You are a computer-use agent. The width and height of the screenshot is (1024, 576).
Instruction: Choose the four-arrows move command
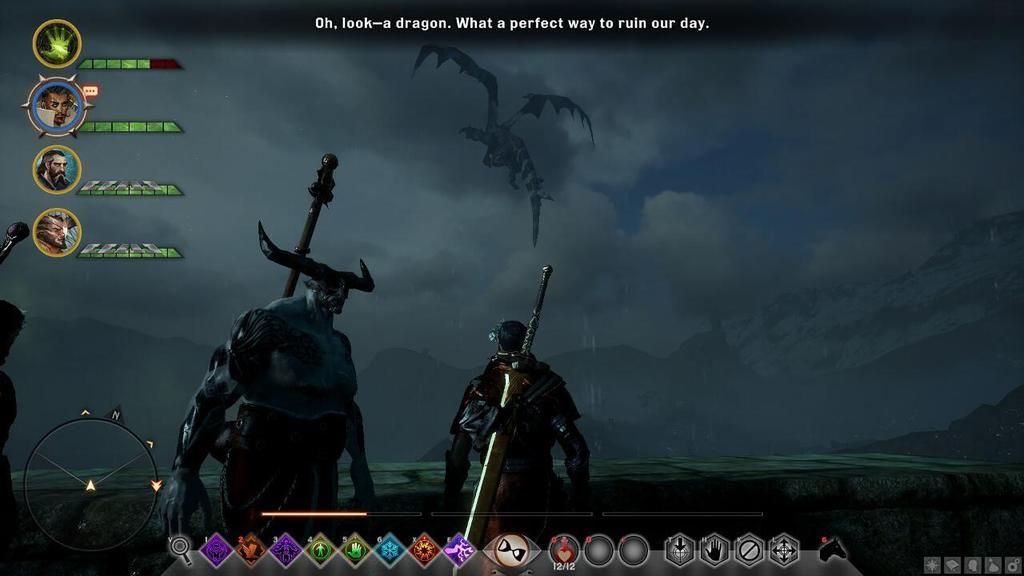tap(783, 550)
